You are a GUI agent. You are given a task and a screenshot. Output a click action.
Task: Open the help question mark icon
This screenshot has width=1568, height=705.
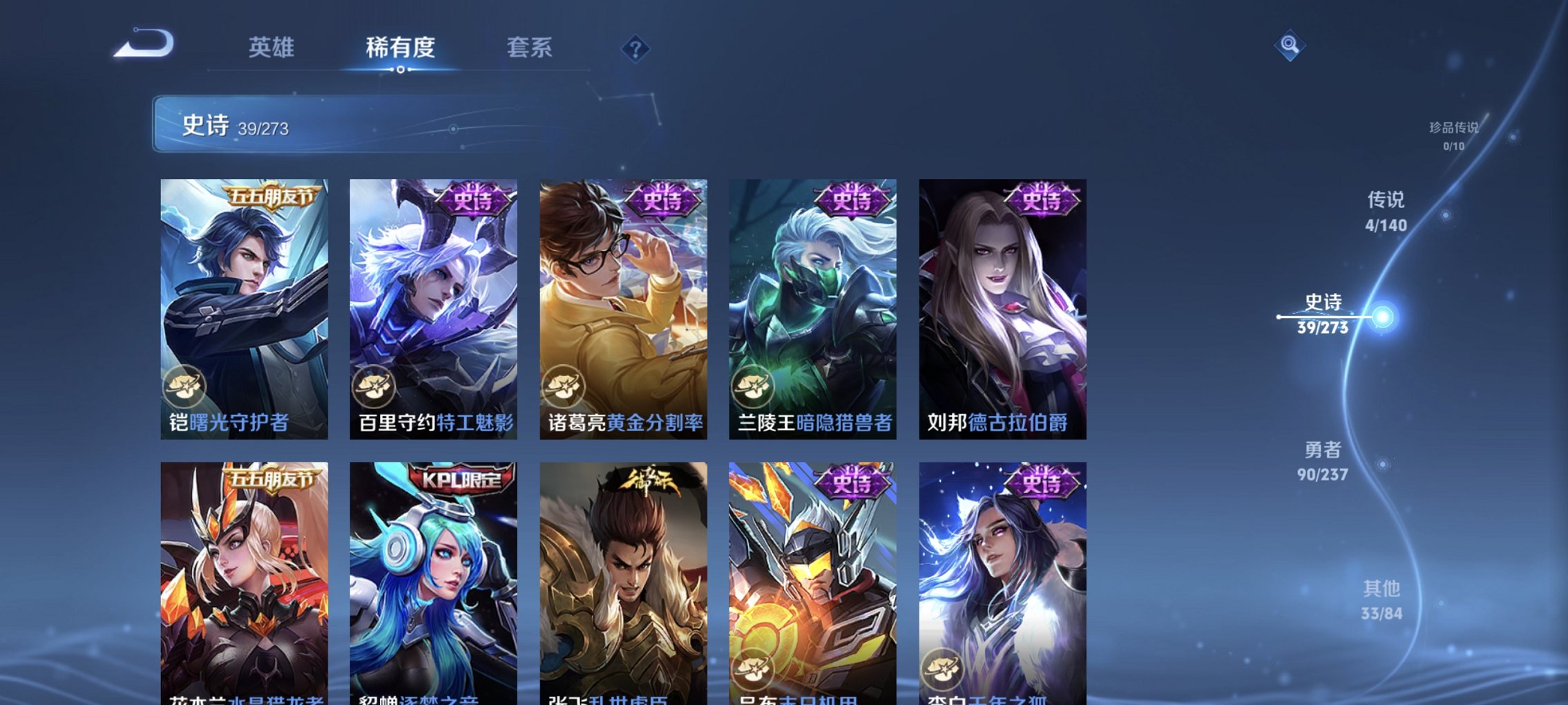click(635, 48)
